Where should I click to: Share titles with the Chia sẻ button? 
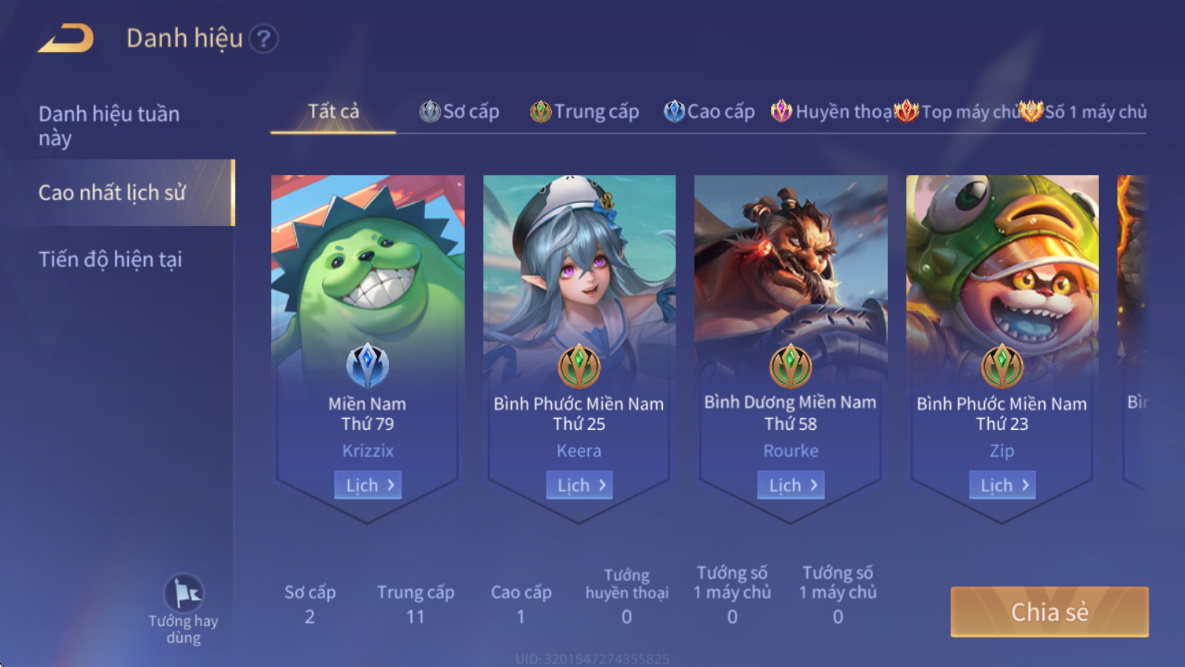pos(1049,612)
